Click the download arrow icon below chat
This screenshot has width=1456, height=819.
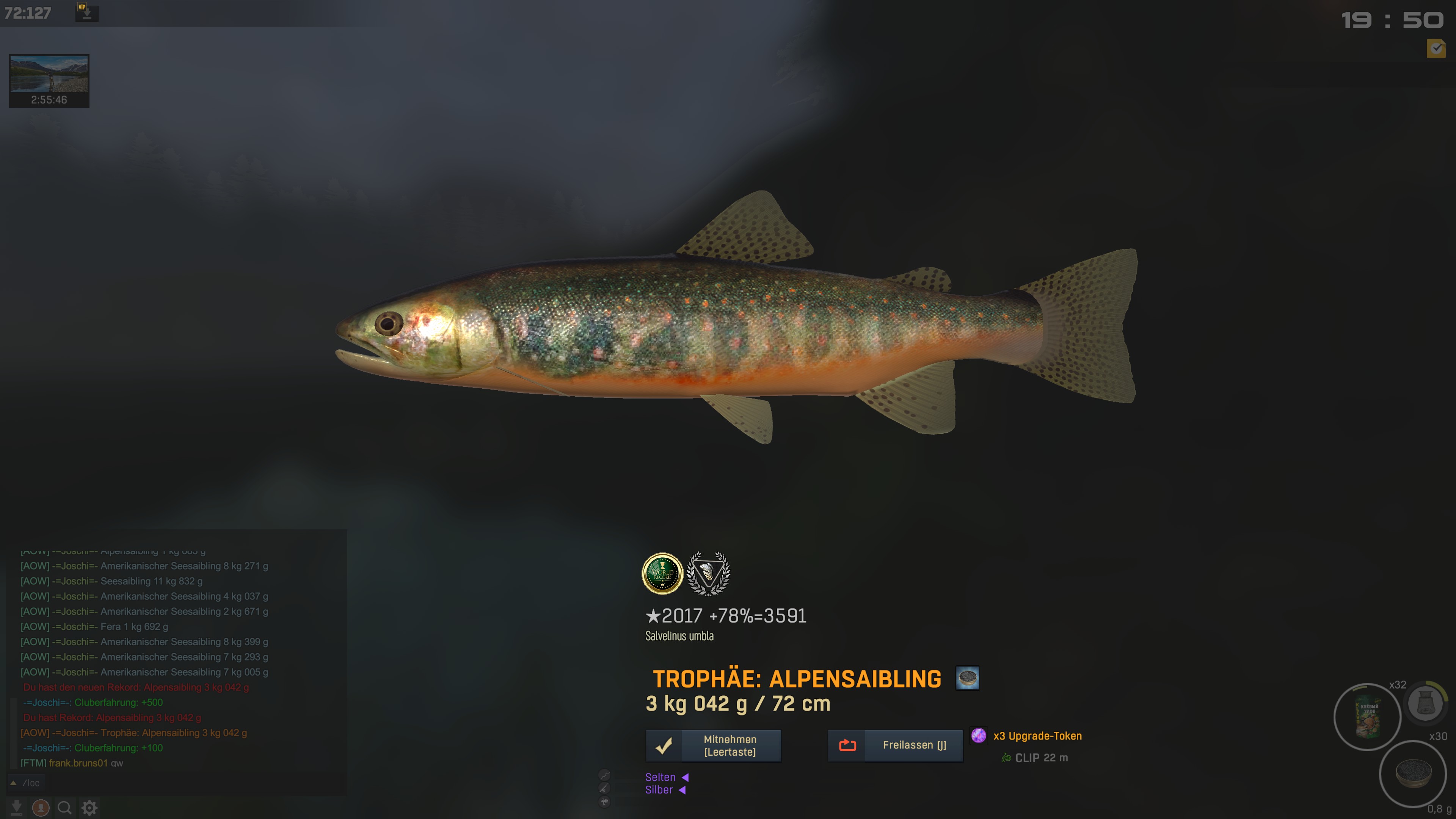click(x=16, y=808)
